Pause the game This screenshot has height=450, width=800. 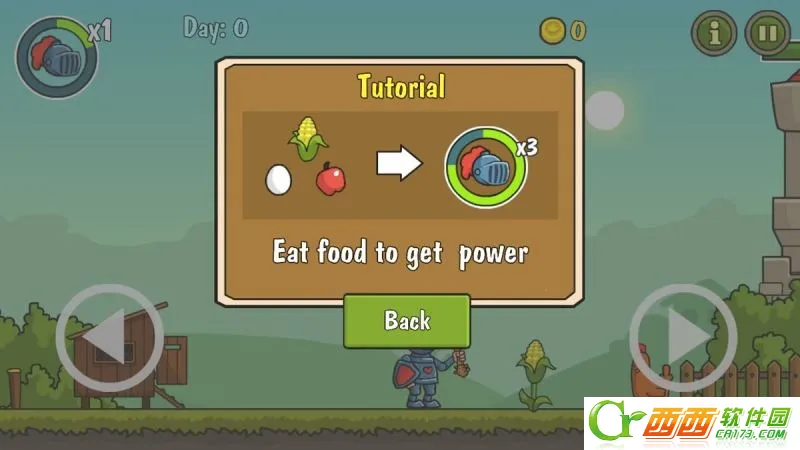point(767,33)
